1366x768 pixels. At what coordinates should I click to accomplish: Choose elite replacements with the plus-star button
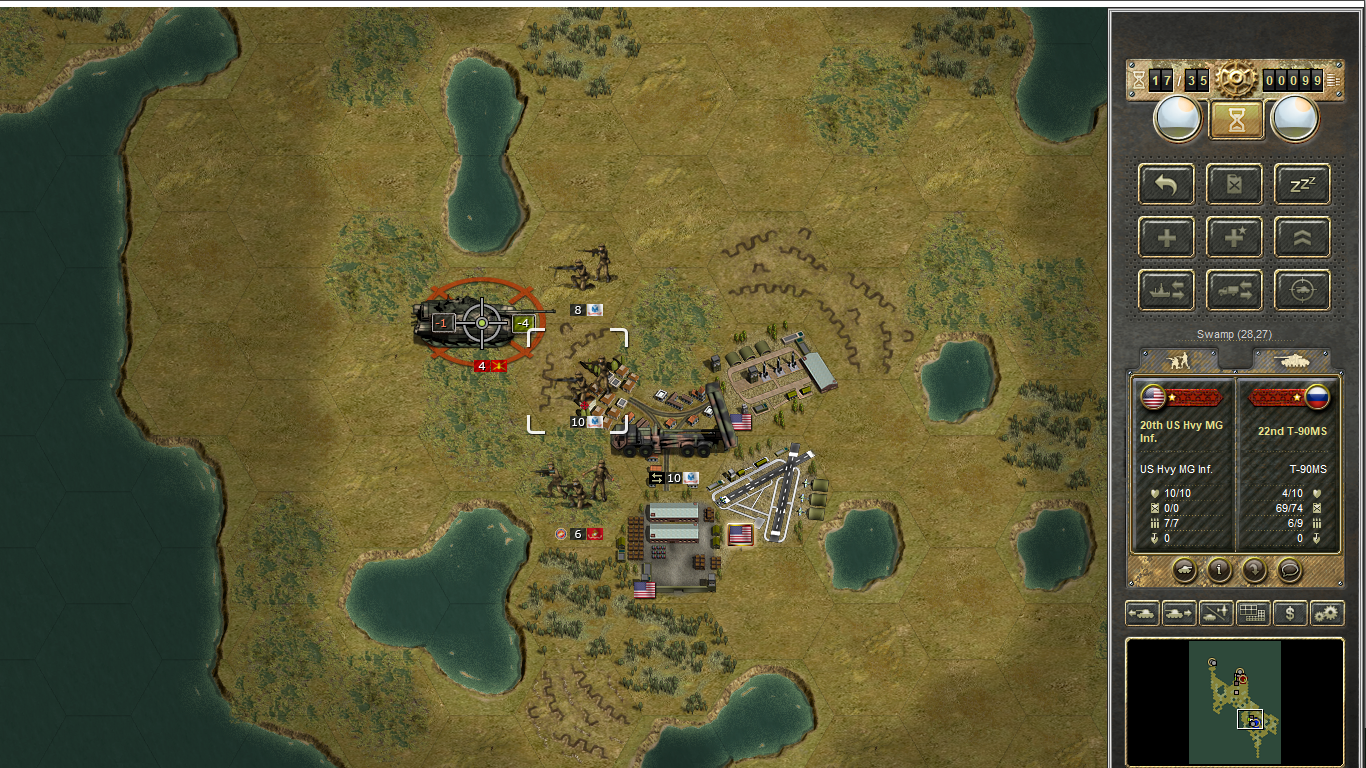1234,238
